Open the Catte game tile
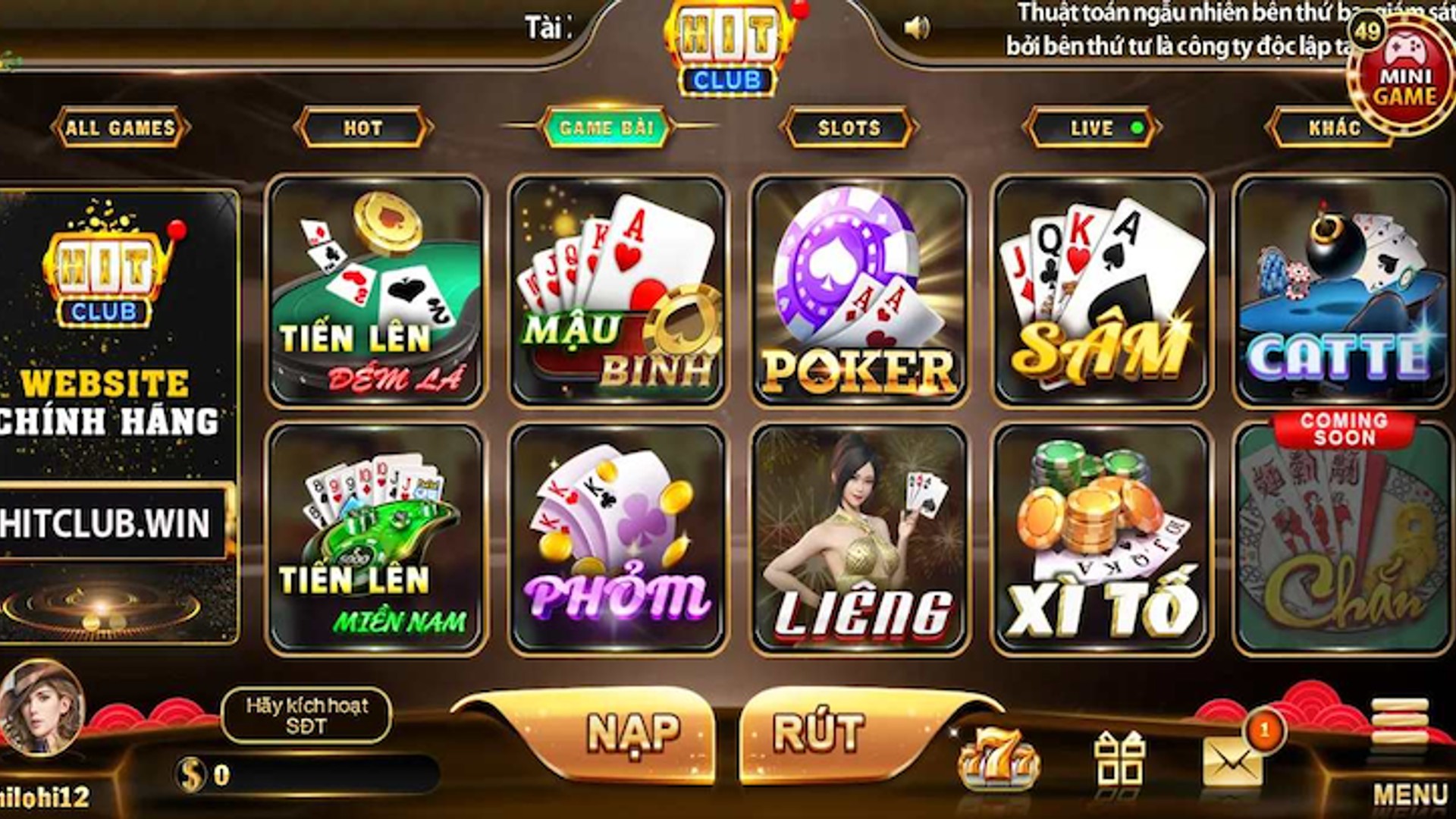Screen dimensions: 1456x819 1341,292
